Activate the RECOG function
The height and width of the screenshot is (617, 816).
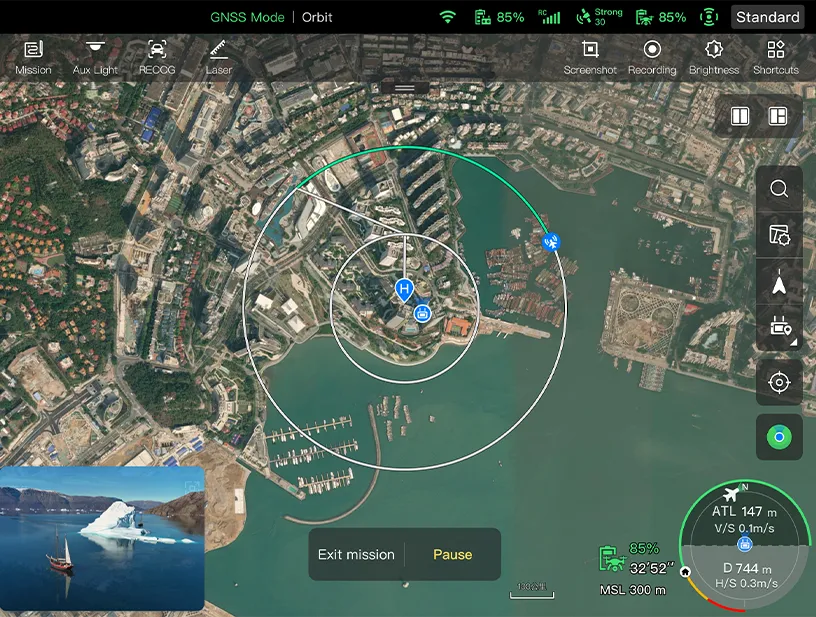point(157,57)
